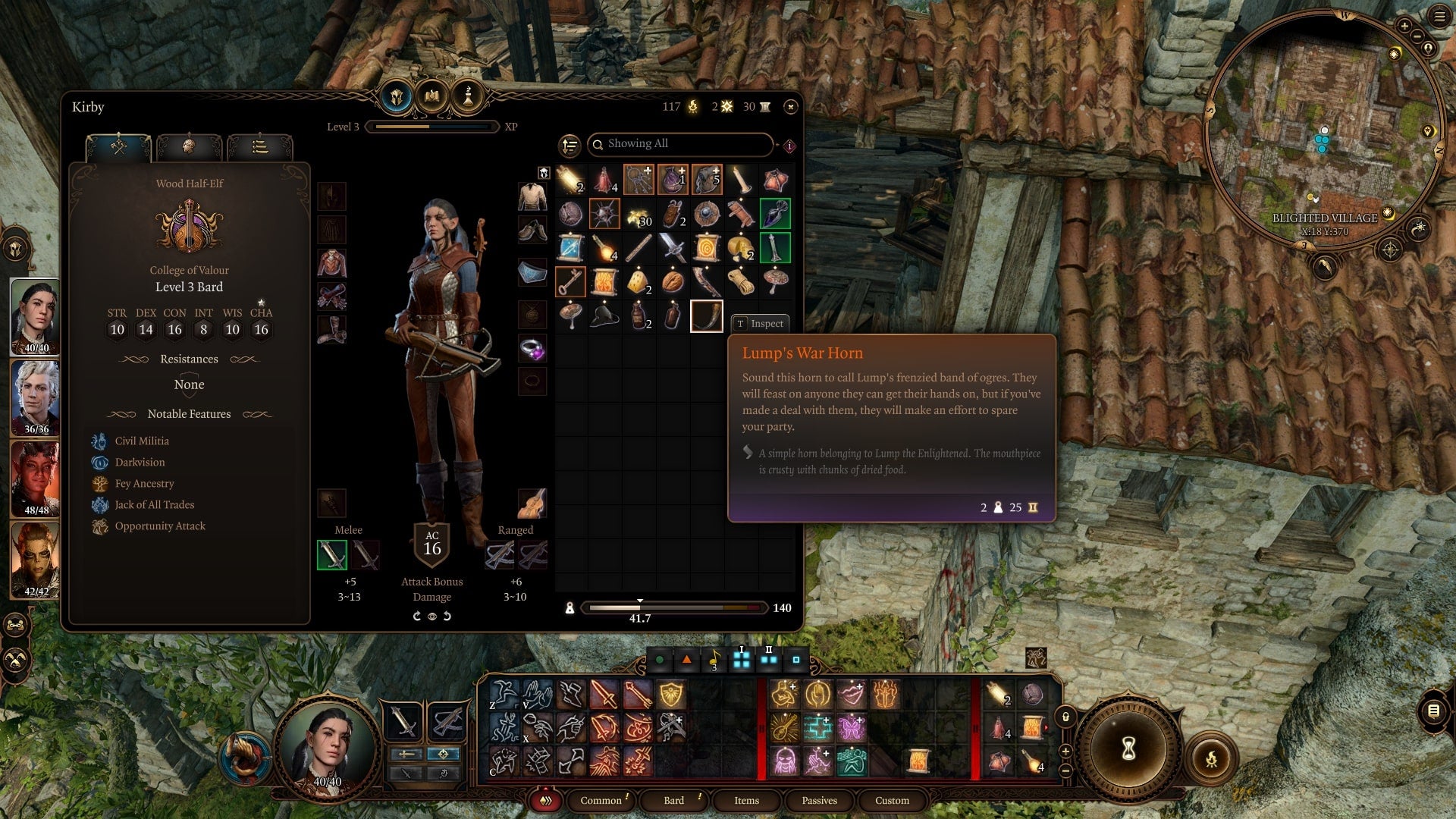Select the equipped crossbow ranged weapon slot

pos(499,555)
